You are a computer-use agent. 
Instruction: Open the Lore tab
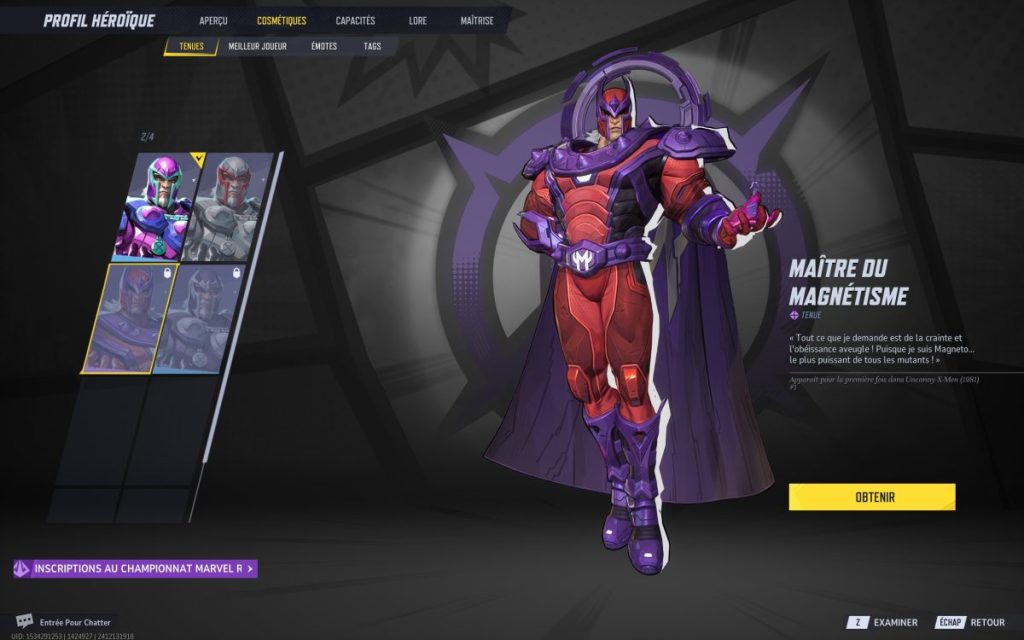[x=418, y=20]
